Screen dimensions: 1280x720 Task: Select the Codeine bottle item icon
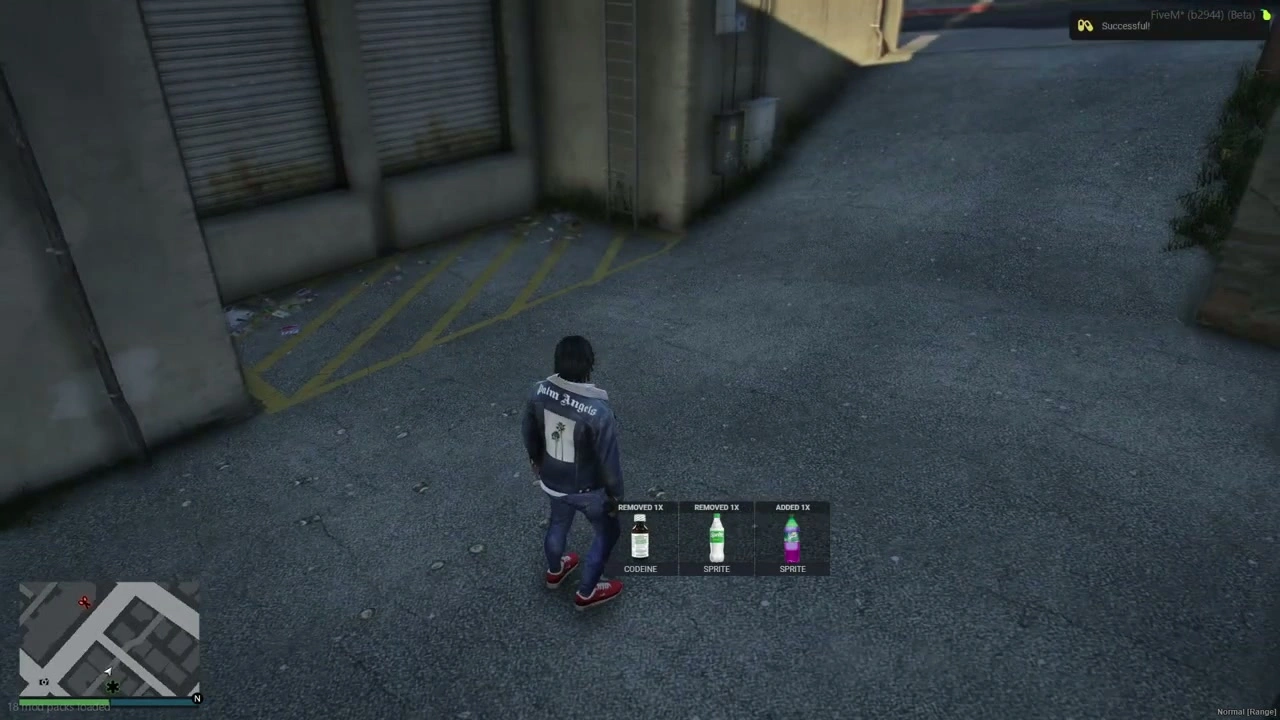coord(640,540)
